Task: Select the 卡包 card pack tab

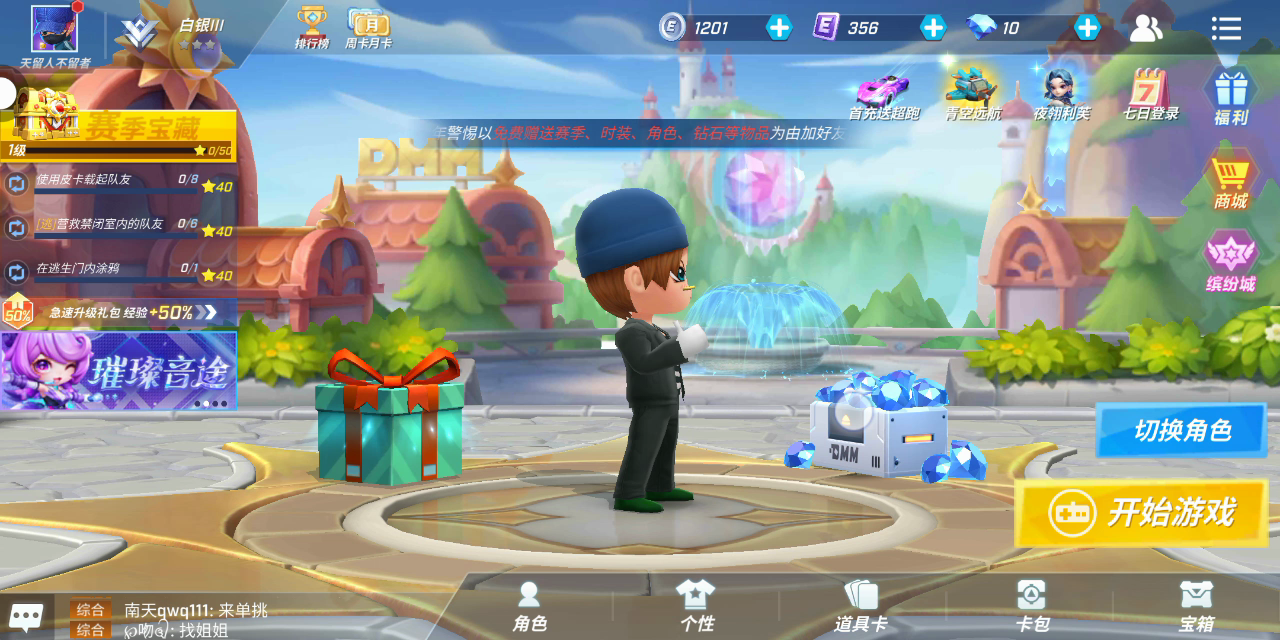Action: [1031, 606]
